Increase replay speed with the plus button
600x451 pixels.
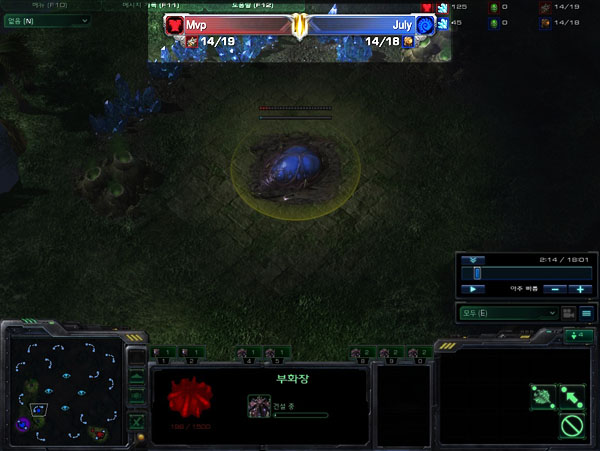(x=580, y=289)
